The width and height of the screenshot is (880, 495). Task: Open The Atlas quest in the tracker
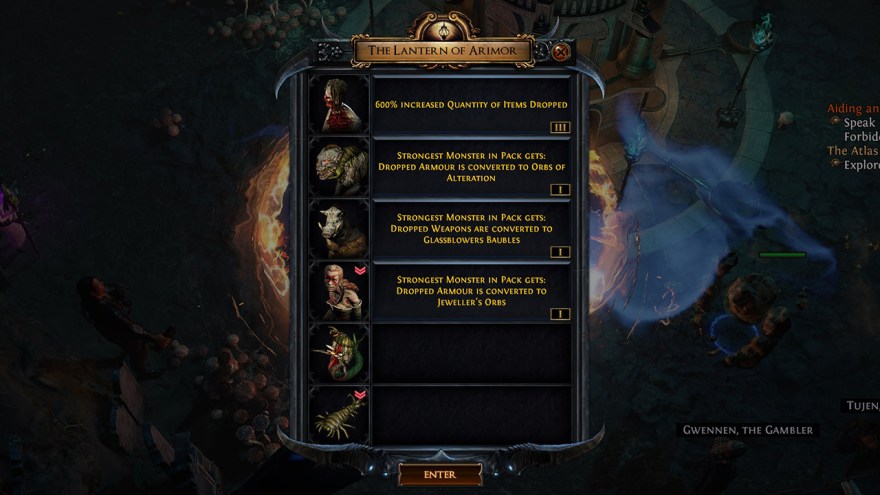click(x=853, y=151)
